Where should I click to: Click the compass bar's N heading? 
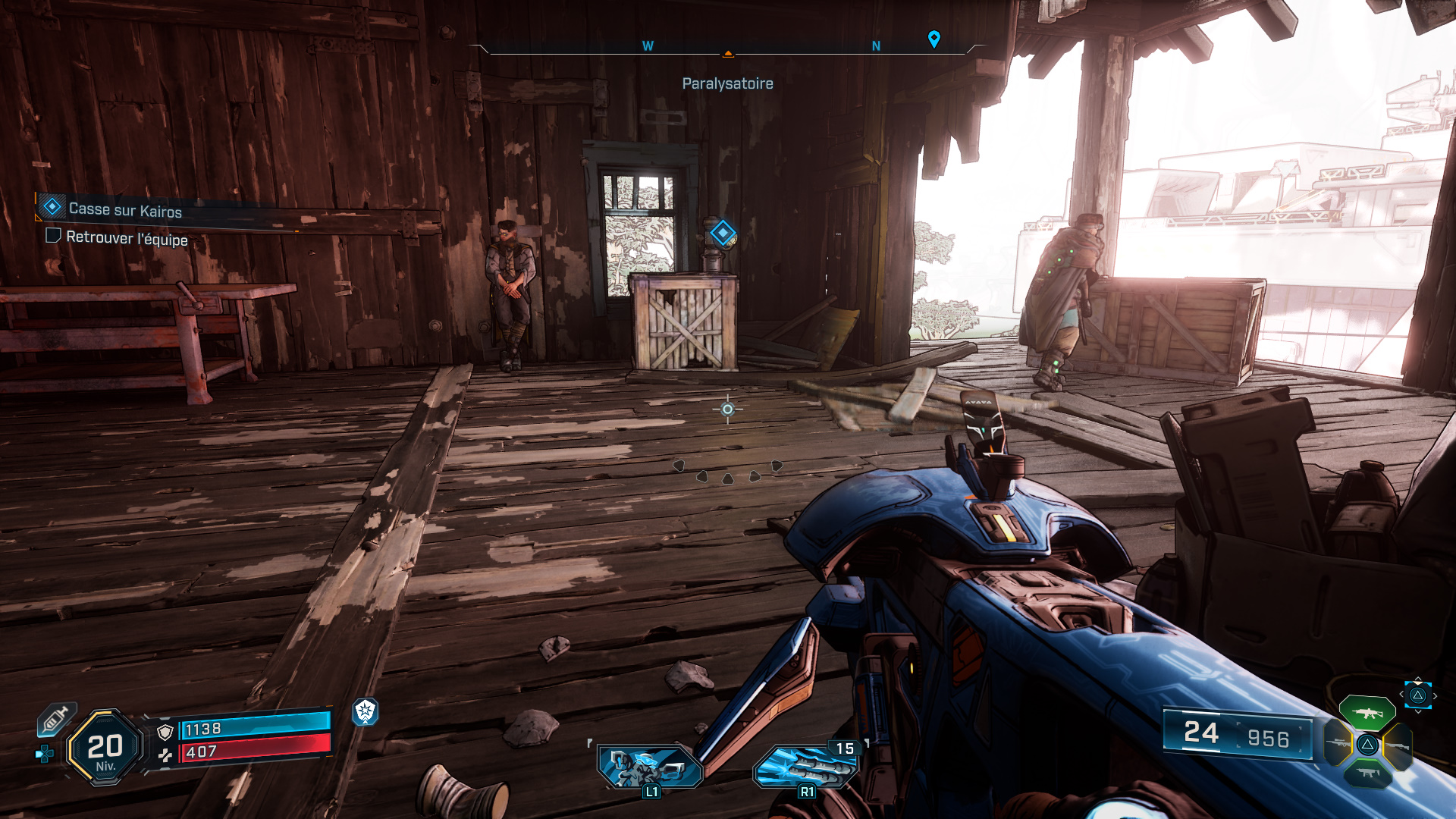click(876, 46)
